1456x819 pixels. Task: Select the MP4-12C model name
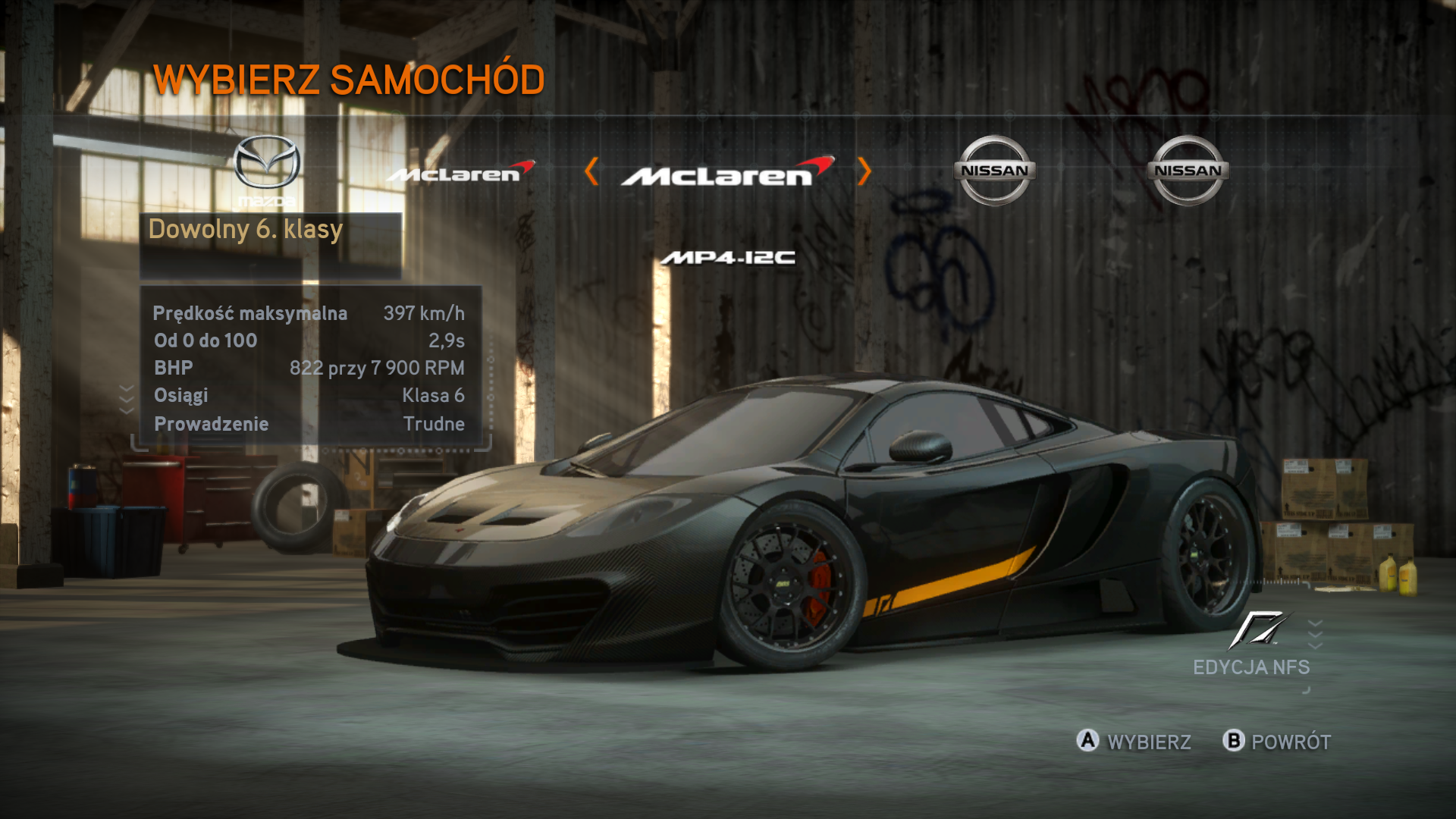[x=727, y=259]
